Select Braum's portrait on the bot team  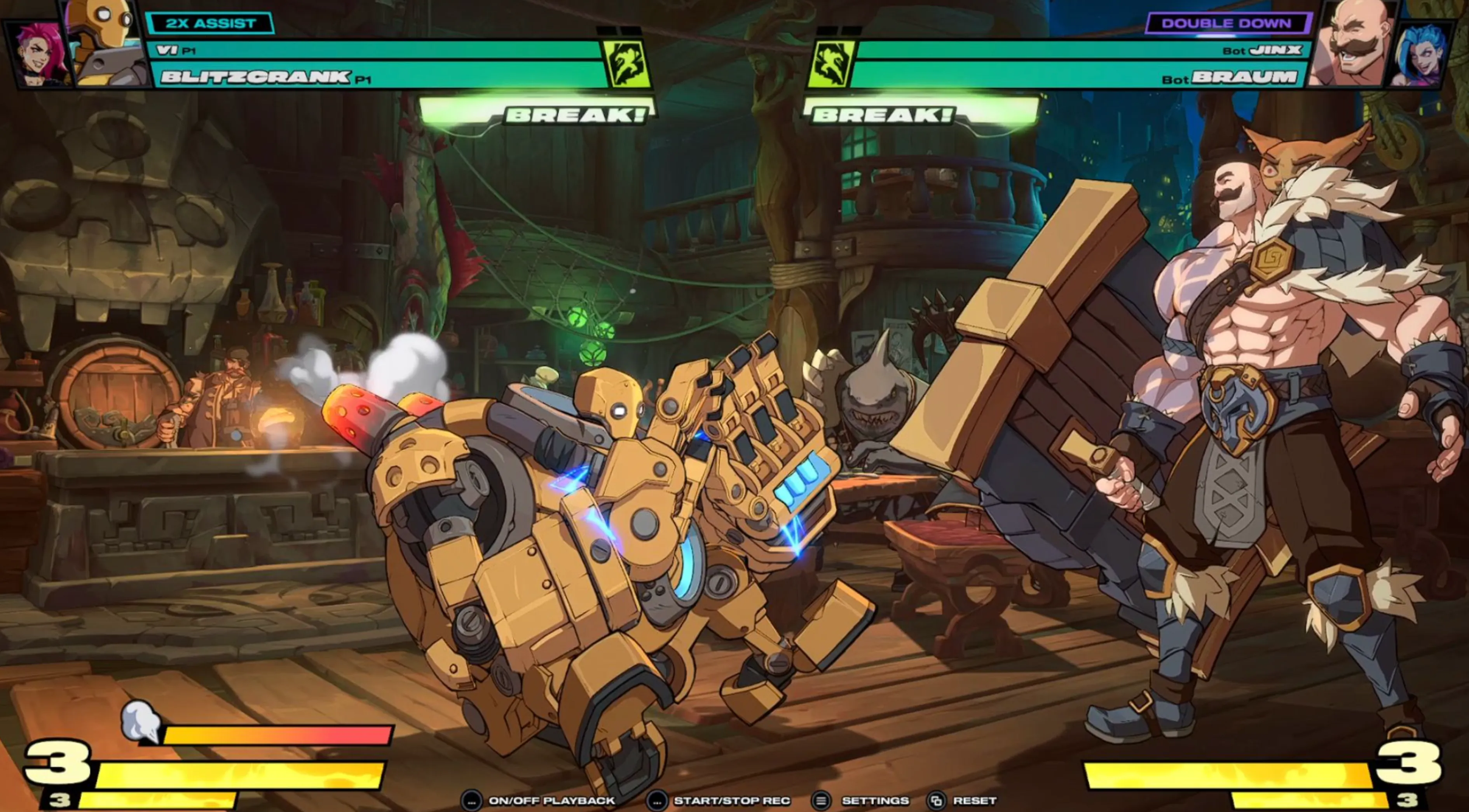pos(1353,43)
